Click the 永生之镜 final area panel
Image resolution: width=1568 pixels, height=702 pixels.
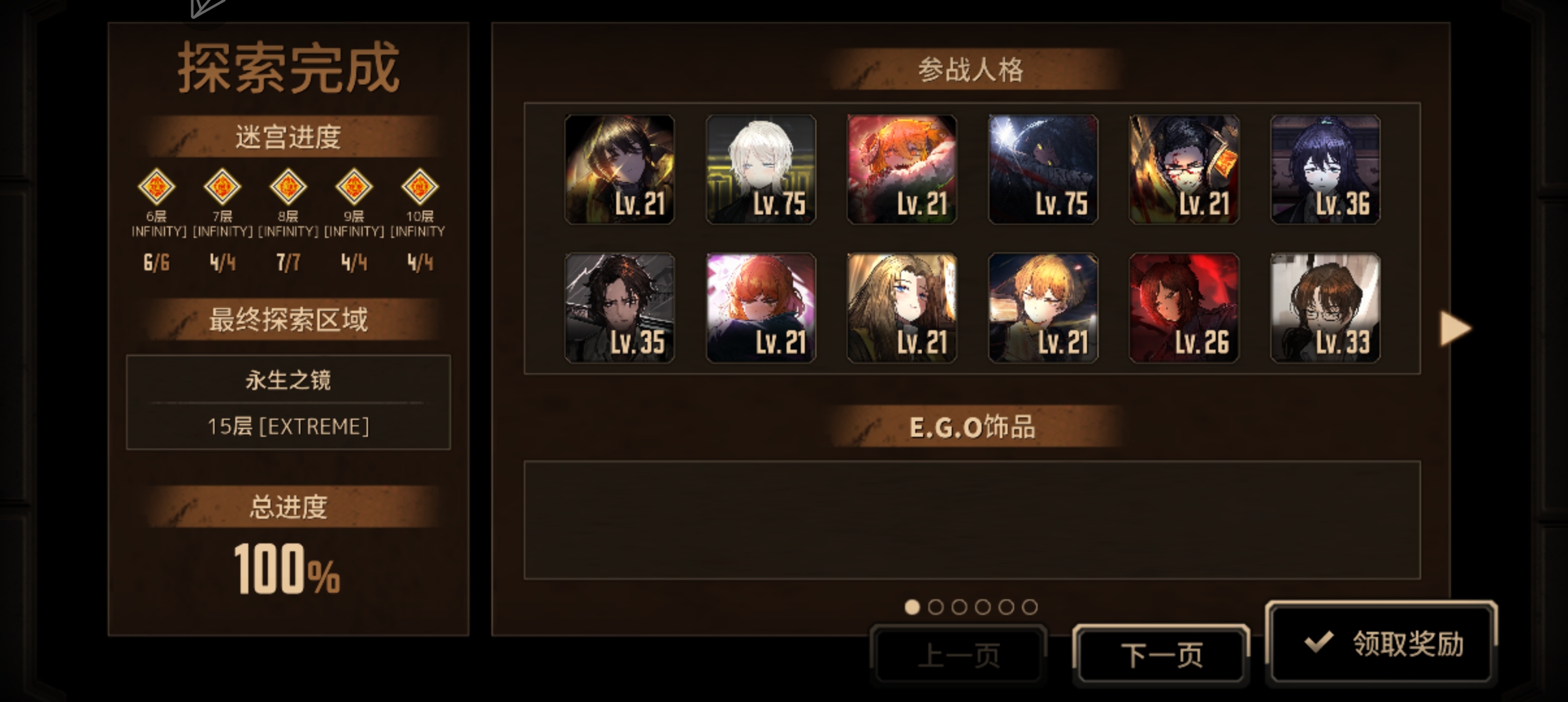point(288,403)
